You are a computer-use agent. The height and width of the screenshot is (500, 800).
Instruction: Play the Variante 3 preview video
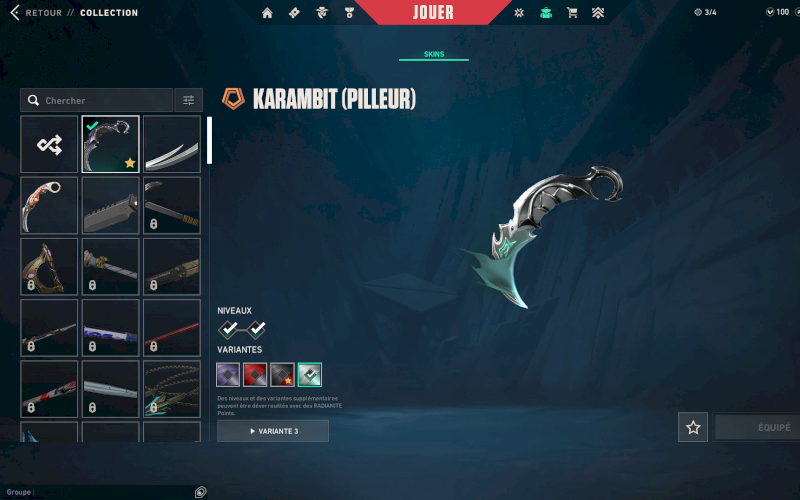point(273,431)
